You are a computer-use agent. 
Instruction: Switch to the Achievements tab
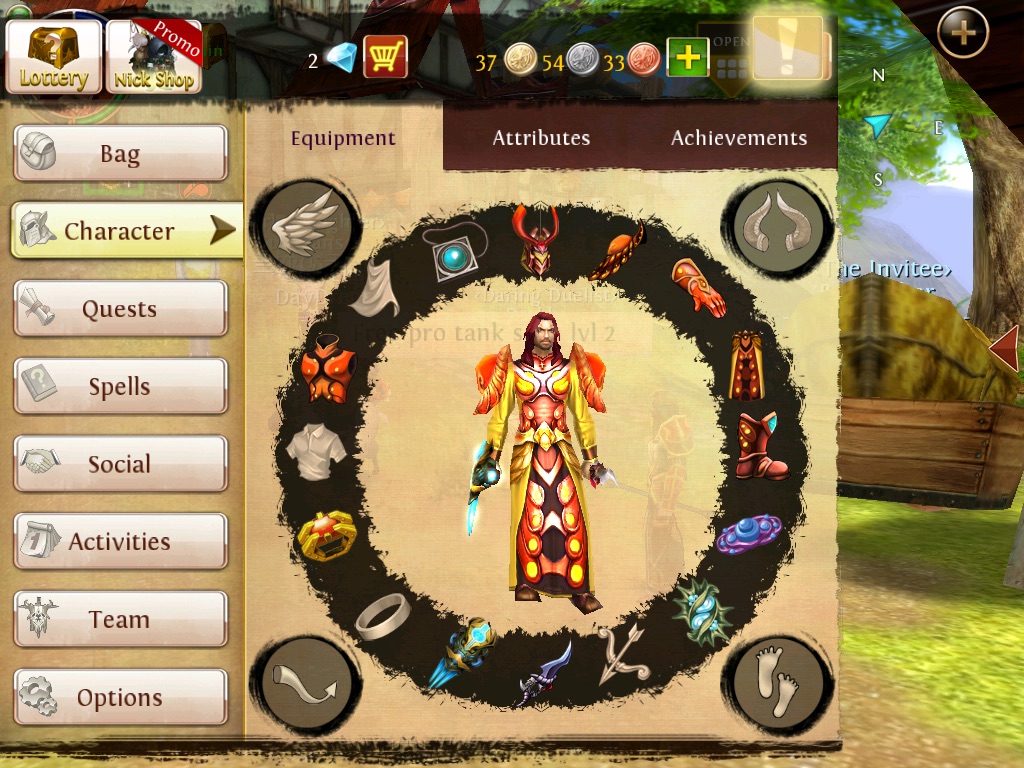(x=739, y=138)
